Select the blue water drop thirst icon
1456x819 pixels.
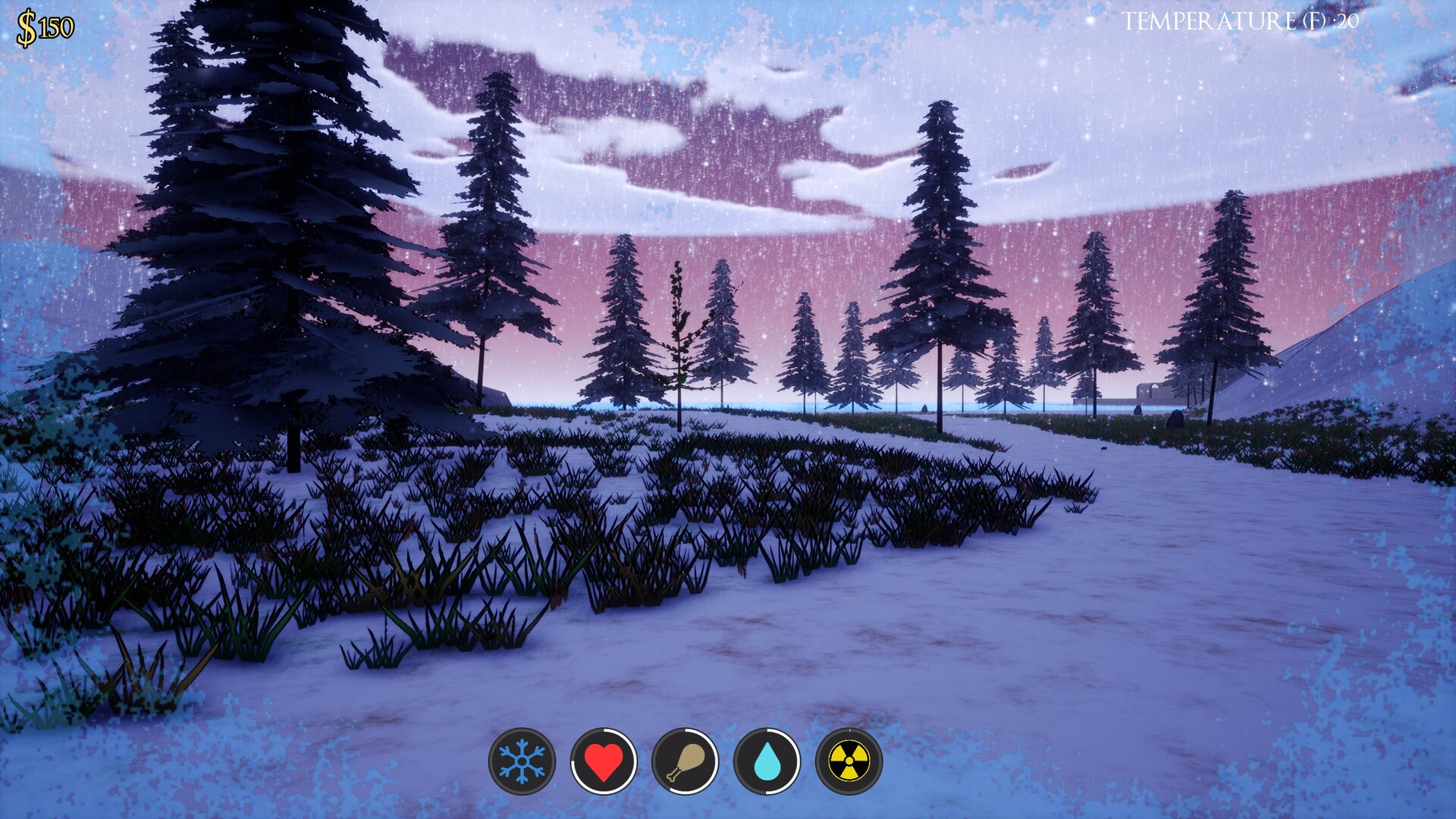click(767, 761)
